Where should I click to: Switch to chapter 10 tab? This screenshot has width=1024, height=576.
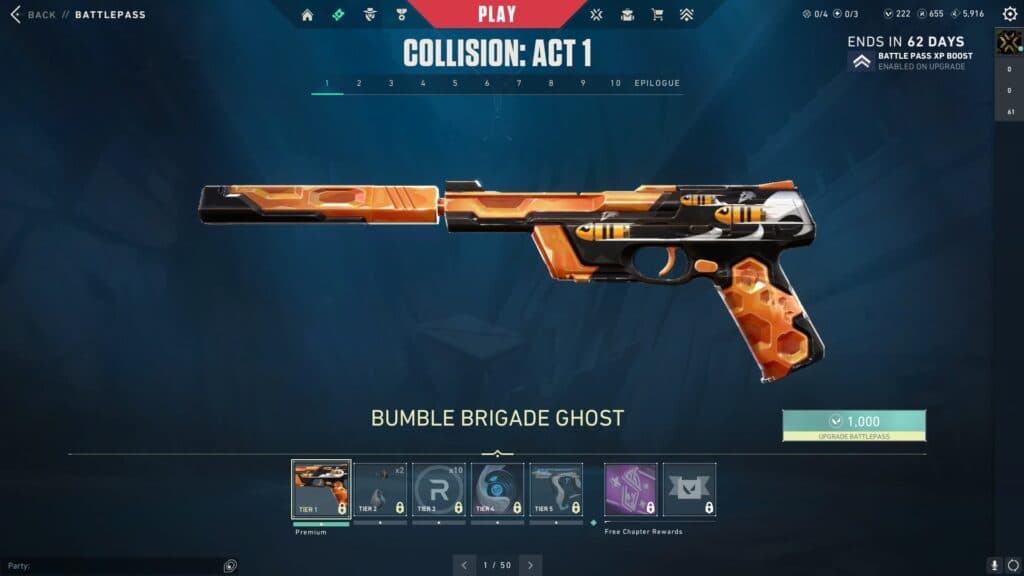point(615,83)
